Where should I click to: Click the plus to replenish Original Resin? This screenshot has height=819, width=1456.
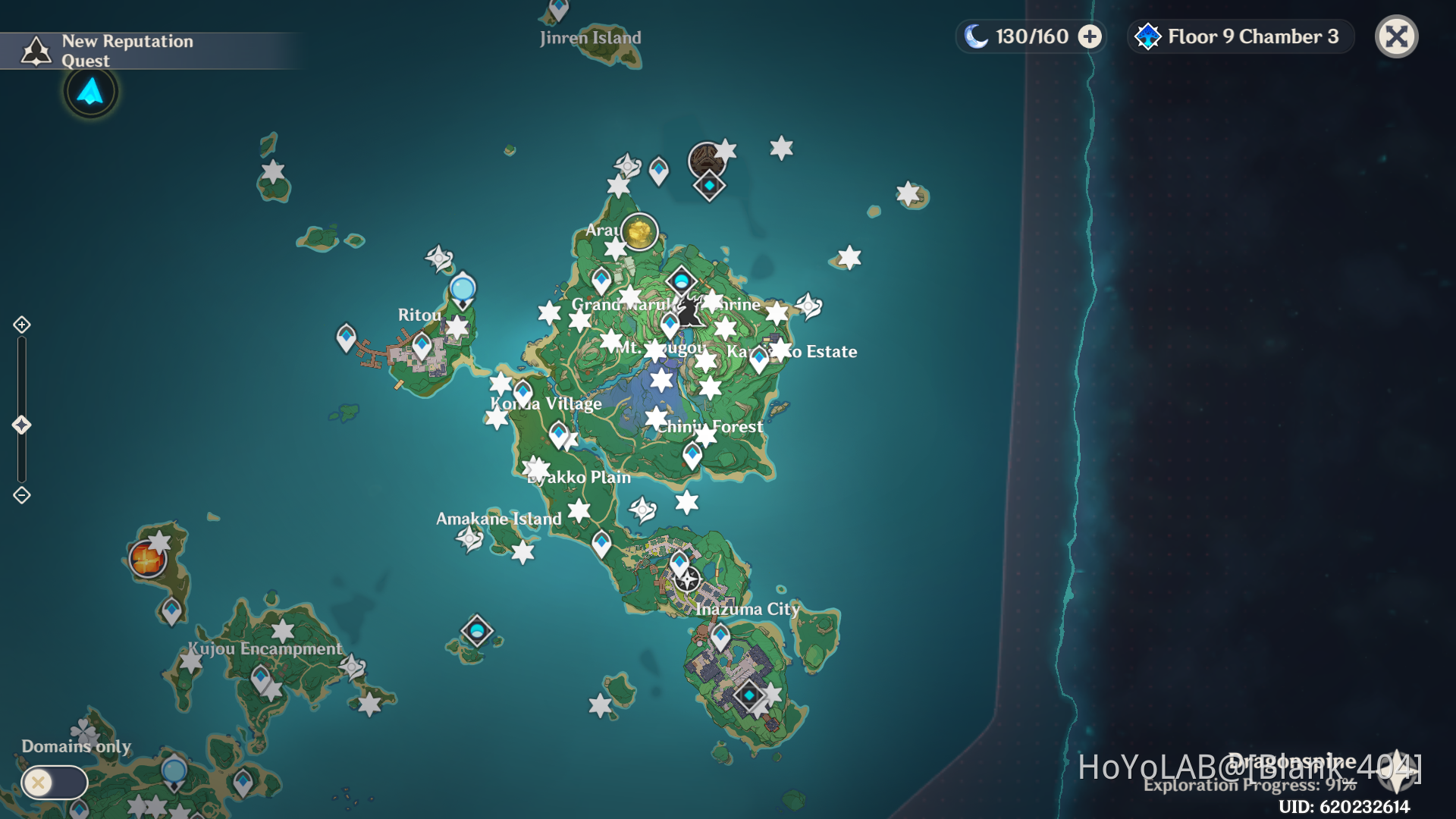coord(1090,36)
